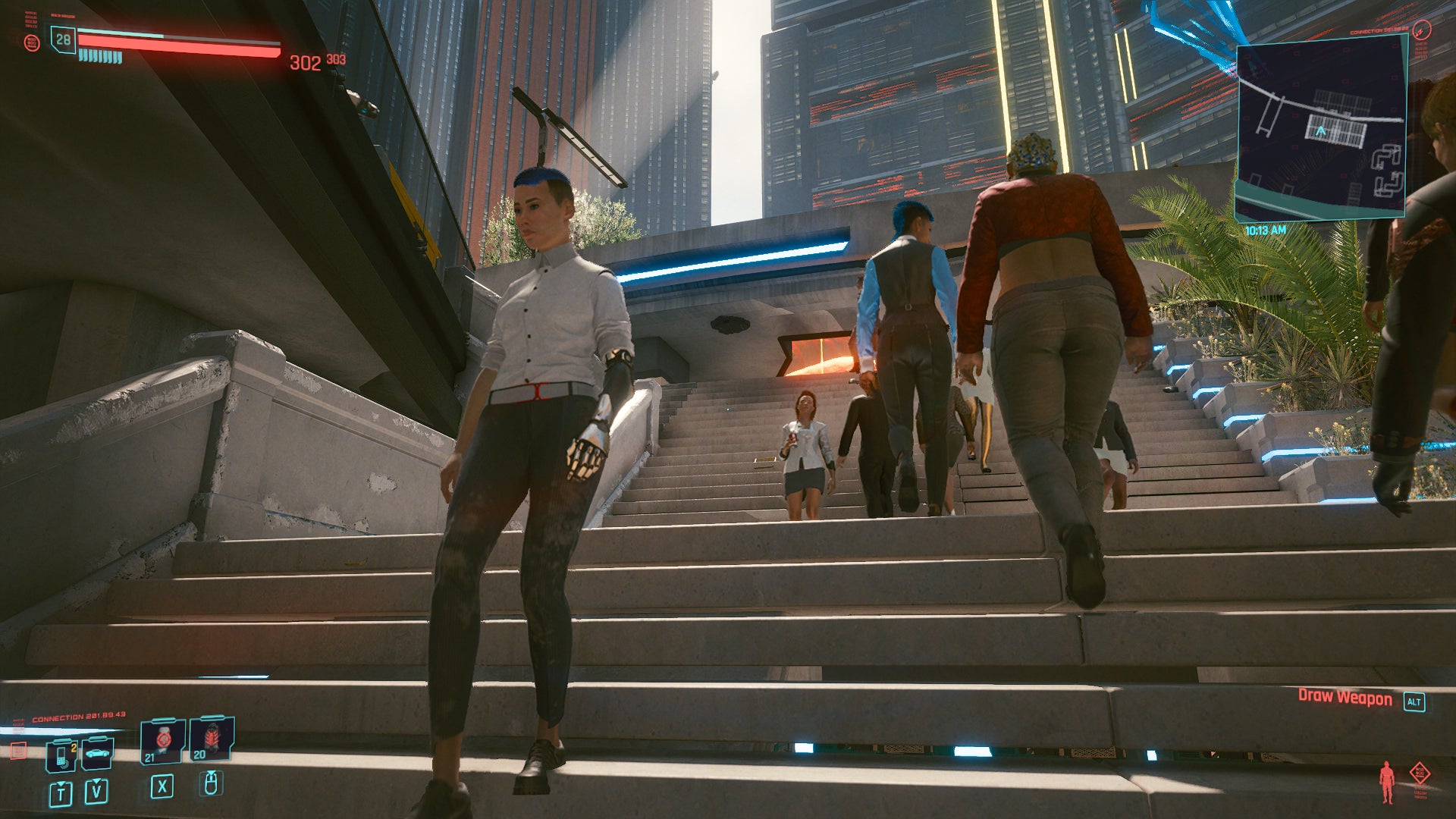Select the CONNECTION 201.89.43 readout text

click(79, 715)
